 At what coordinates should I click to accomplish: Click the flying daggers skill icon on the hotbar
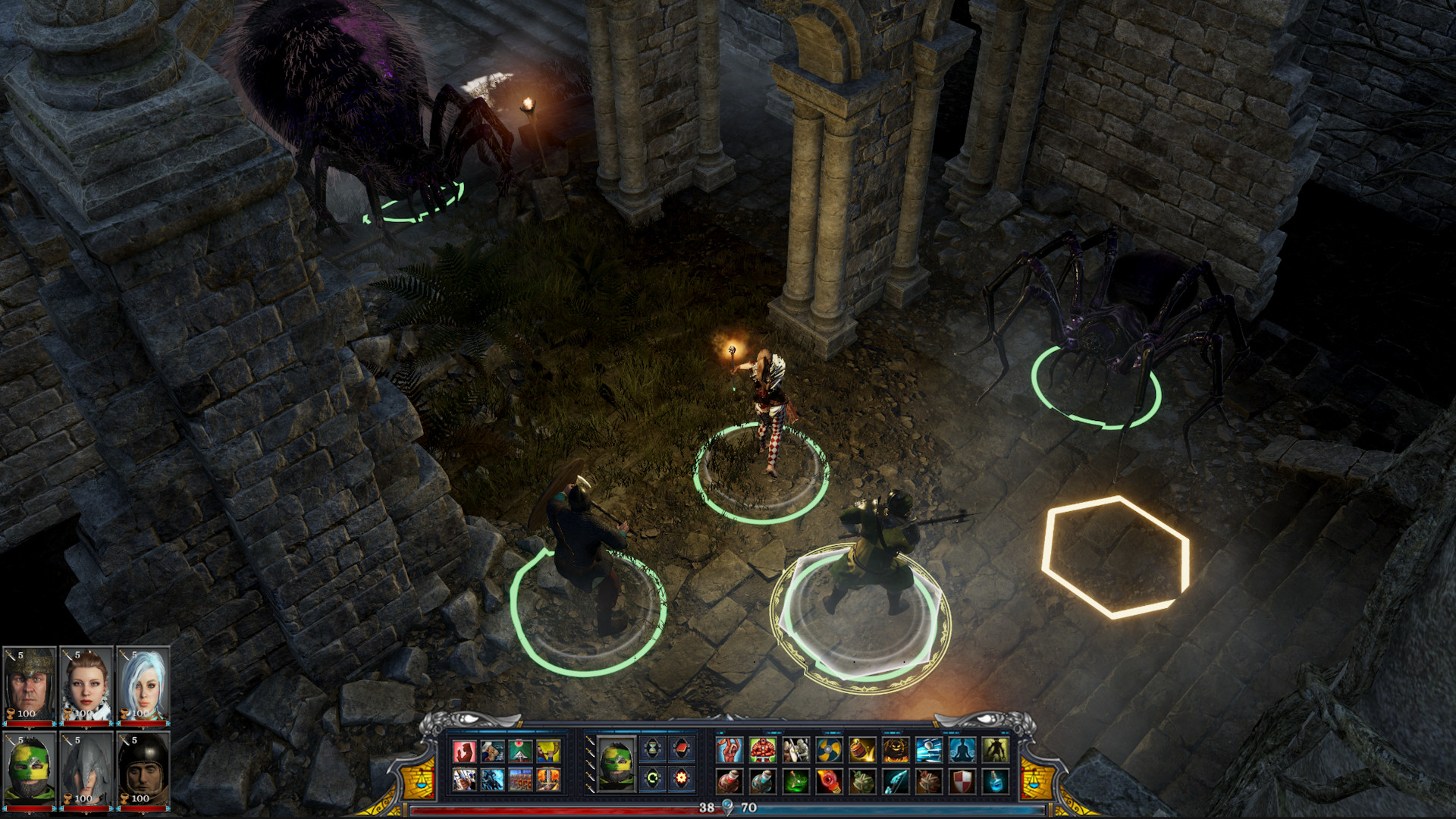[930, 750]
